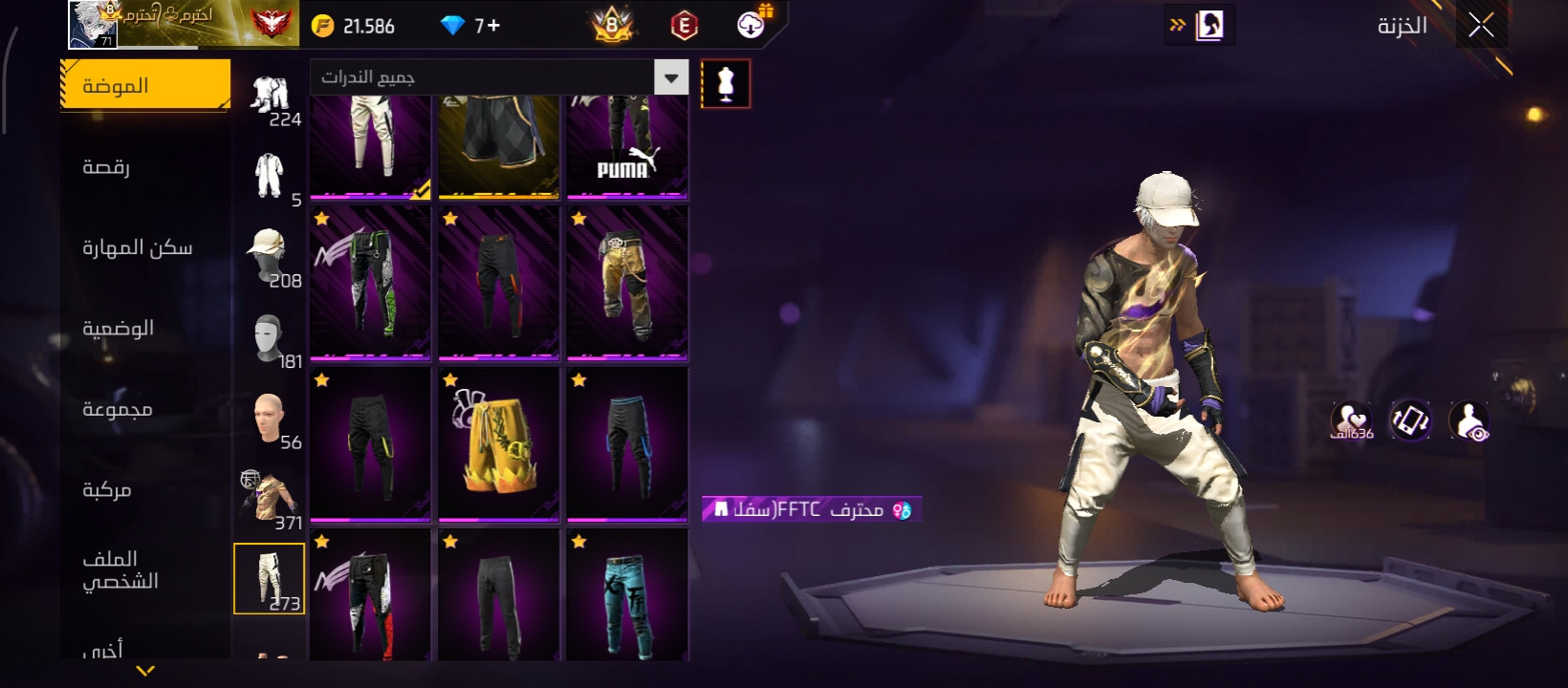Pick the light blue jeans item
The width and height of the screenshot is (1568, 688).
click(x=627, y=596)
